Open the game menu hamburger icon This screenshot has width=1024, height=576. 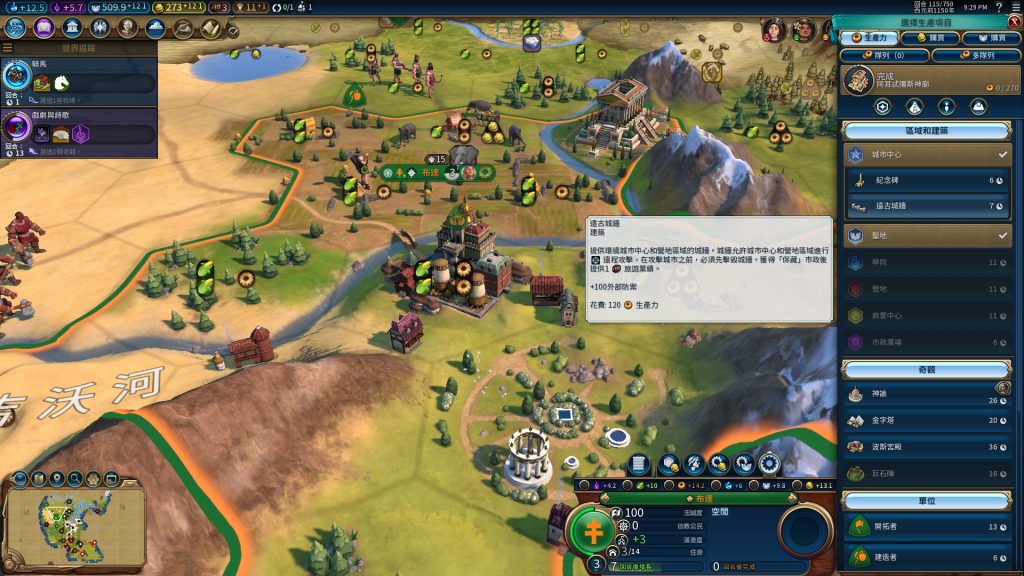(x=1013, y=7)
